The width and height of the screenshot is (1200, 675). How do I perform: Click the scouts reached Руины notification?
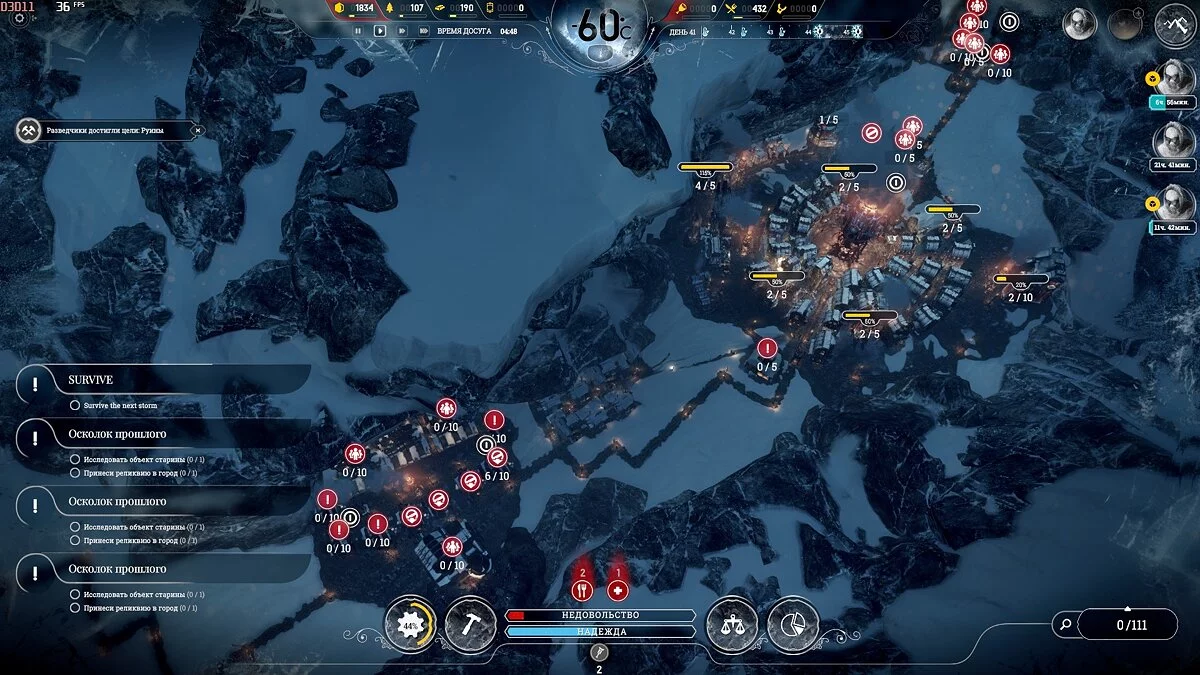pos(105,130)
